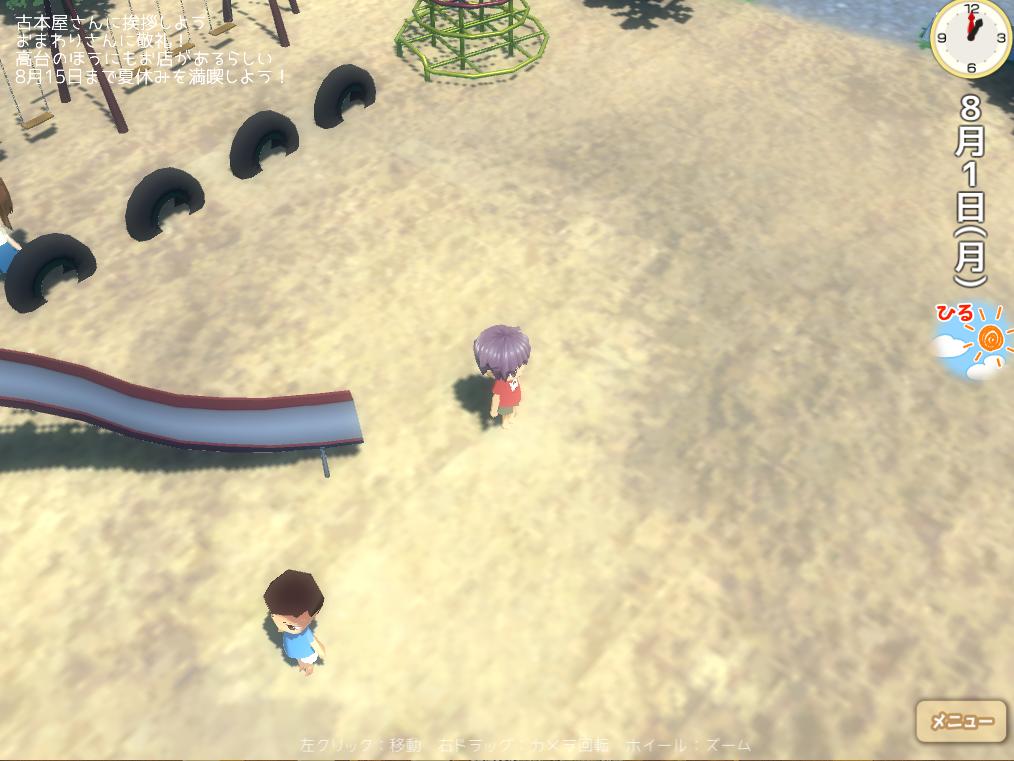Open the メニュー button
Image resolution: width=1014 pixels, height=761 pixels.
point(961,721)
